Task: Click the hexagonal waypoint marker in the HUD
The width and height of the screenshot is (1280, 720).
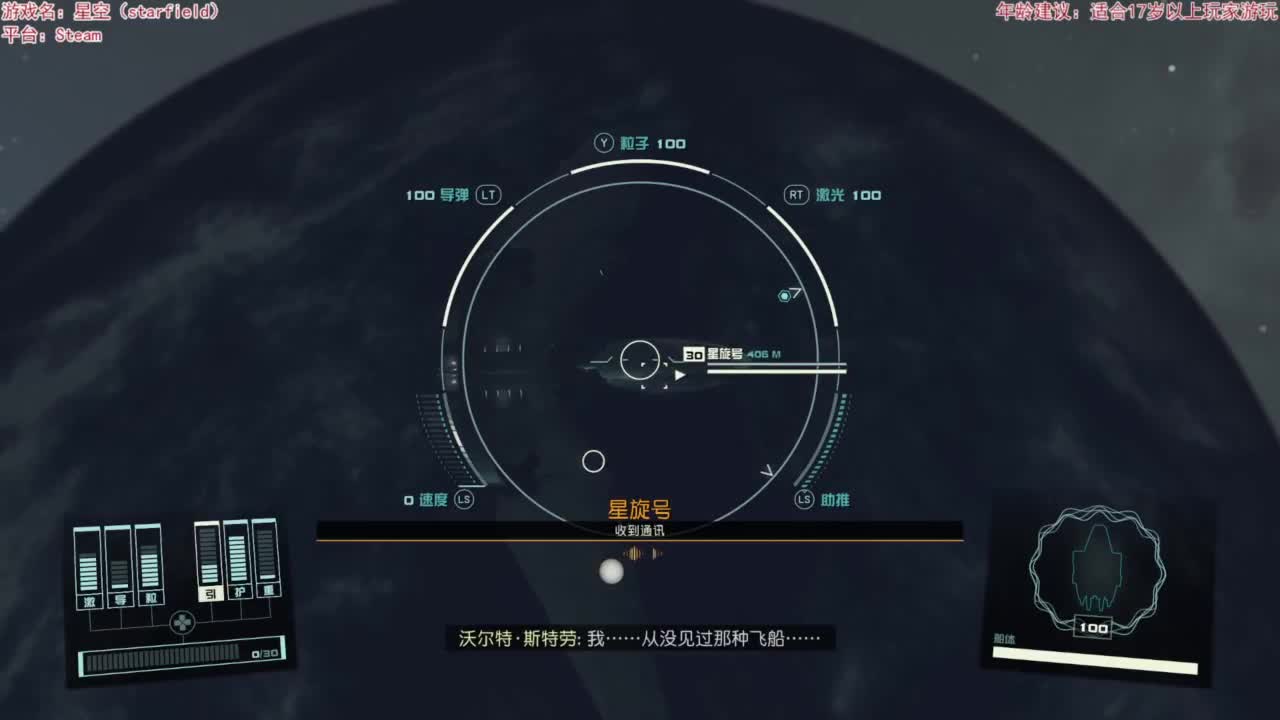Action: pos(785,296)
